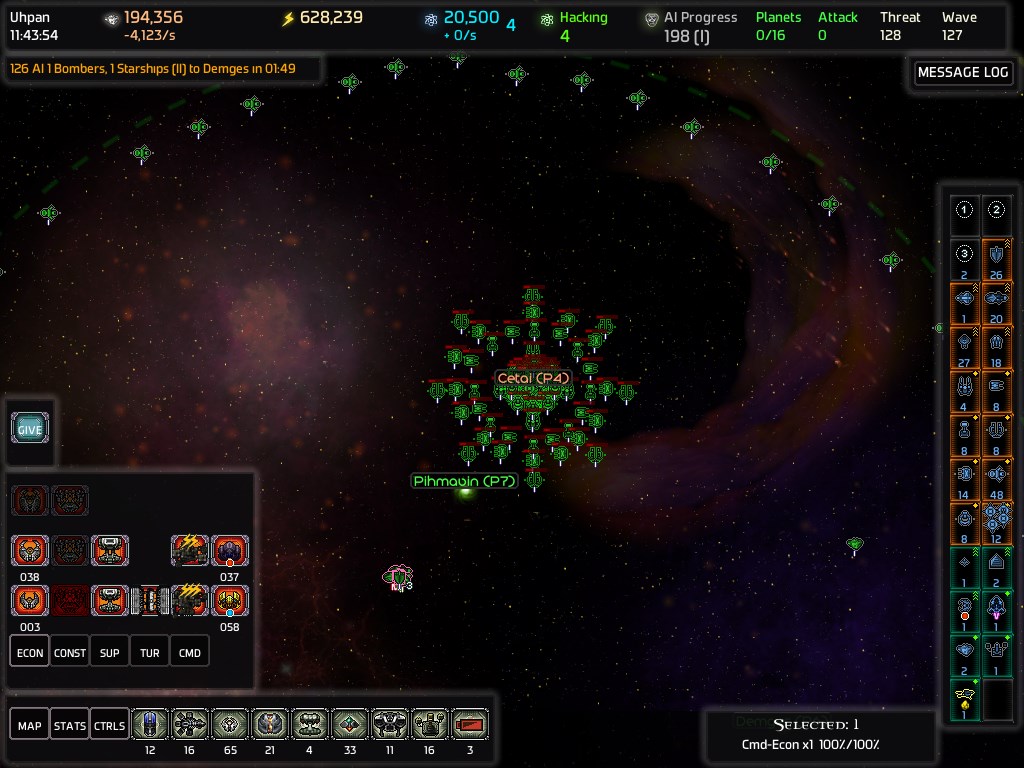Click the red battery icon with count 3

(x=470, y=724)
